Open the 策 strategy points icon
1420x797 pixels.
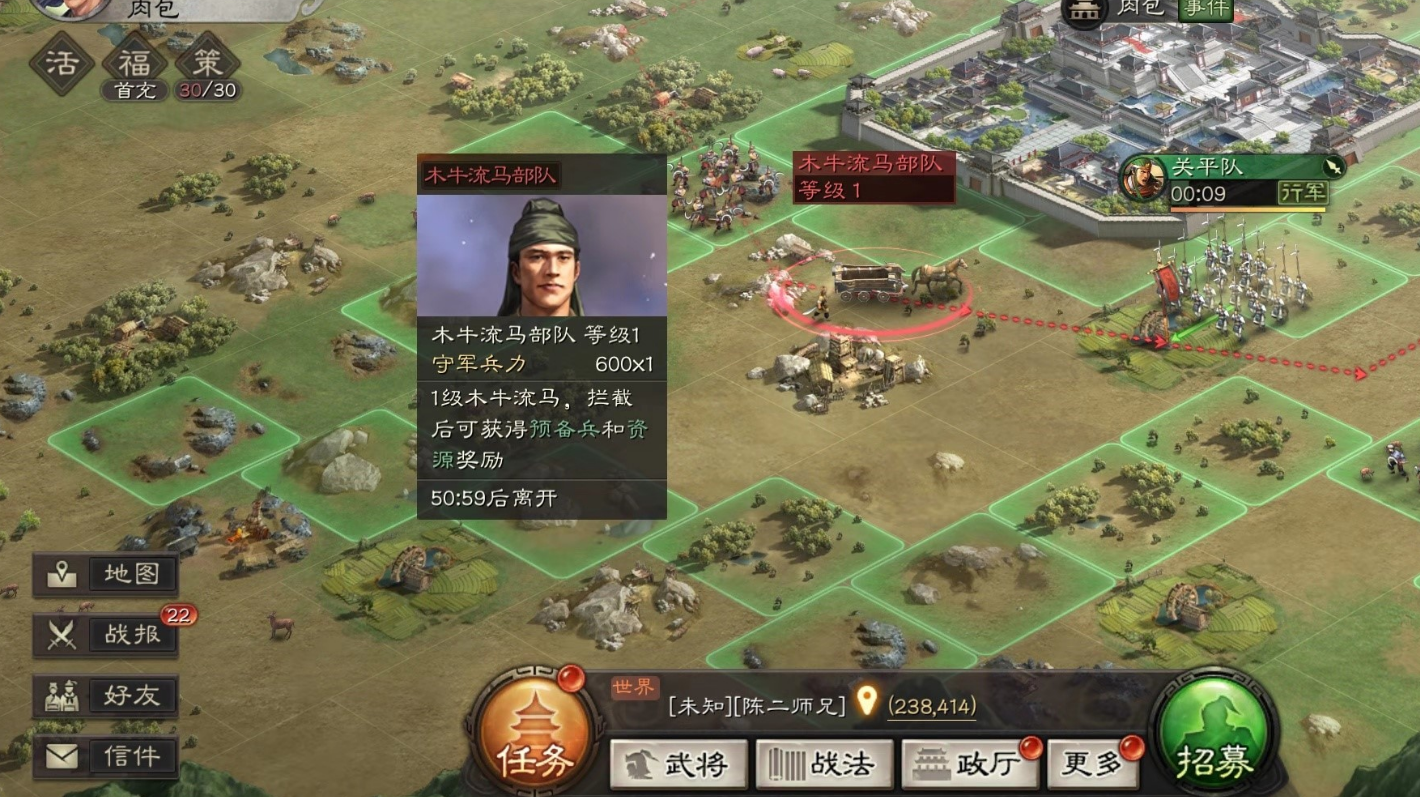coord(208,63)
